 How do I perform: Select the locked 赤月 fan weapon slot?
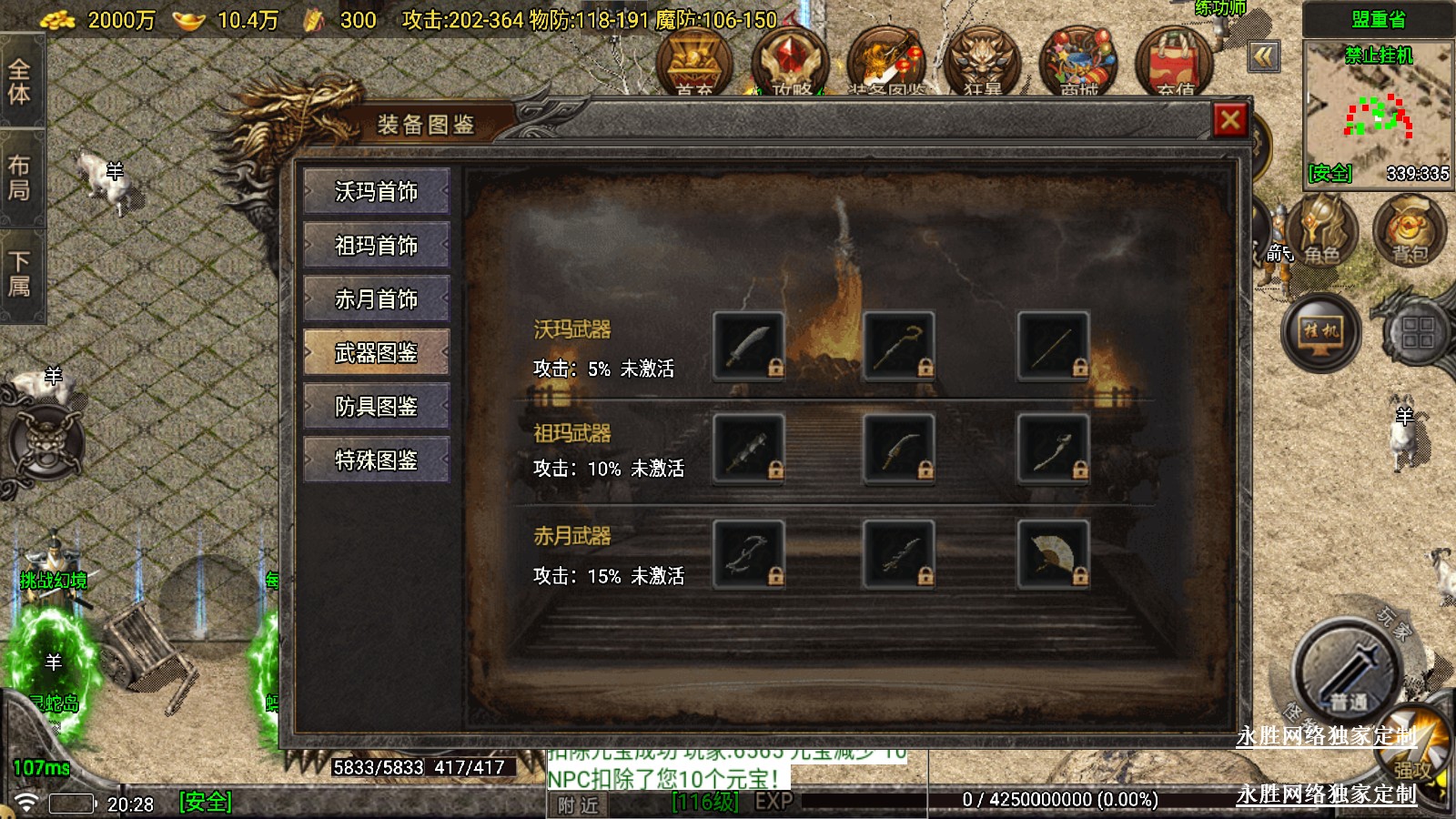coord(1053,553)
